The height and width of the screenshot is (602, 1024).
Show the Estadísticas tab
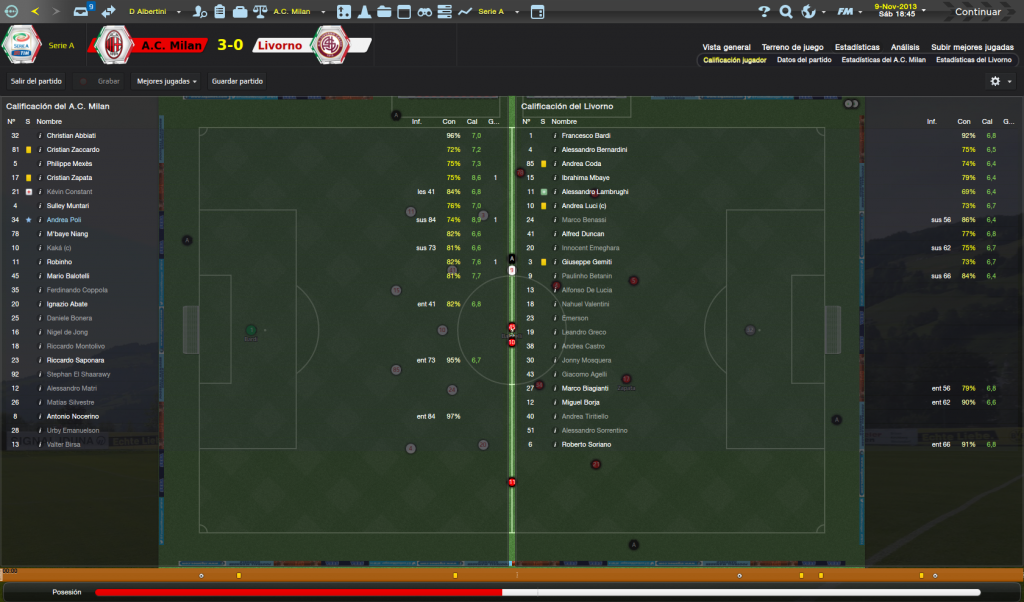pos(857,47)
